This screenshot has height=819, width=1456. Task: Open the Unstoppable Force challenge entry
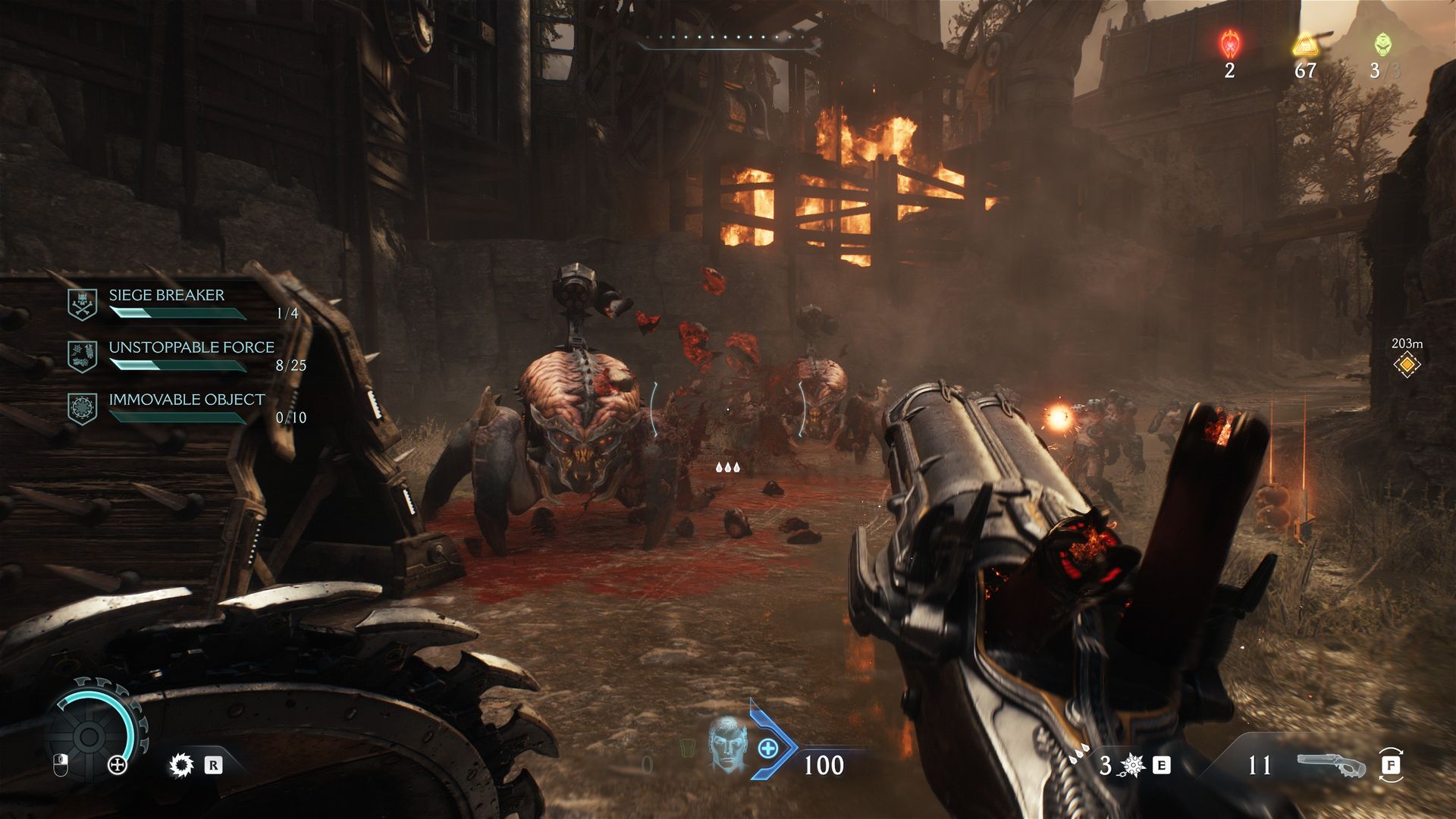tap(191, 348)
